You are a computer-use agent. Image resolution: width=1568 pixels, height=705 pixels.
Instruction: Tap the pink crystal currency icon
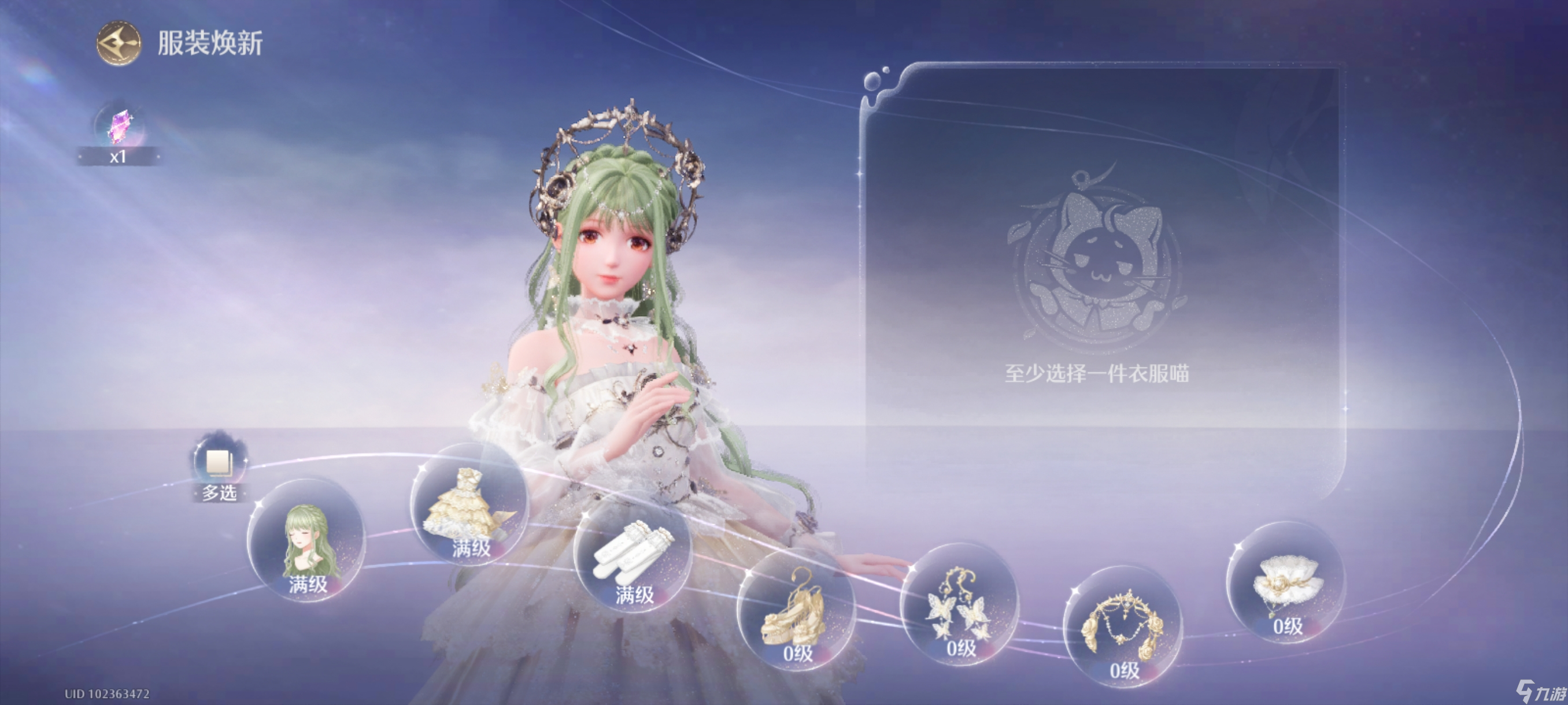119,127
